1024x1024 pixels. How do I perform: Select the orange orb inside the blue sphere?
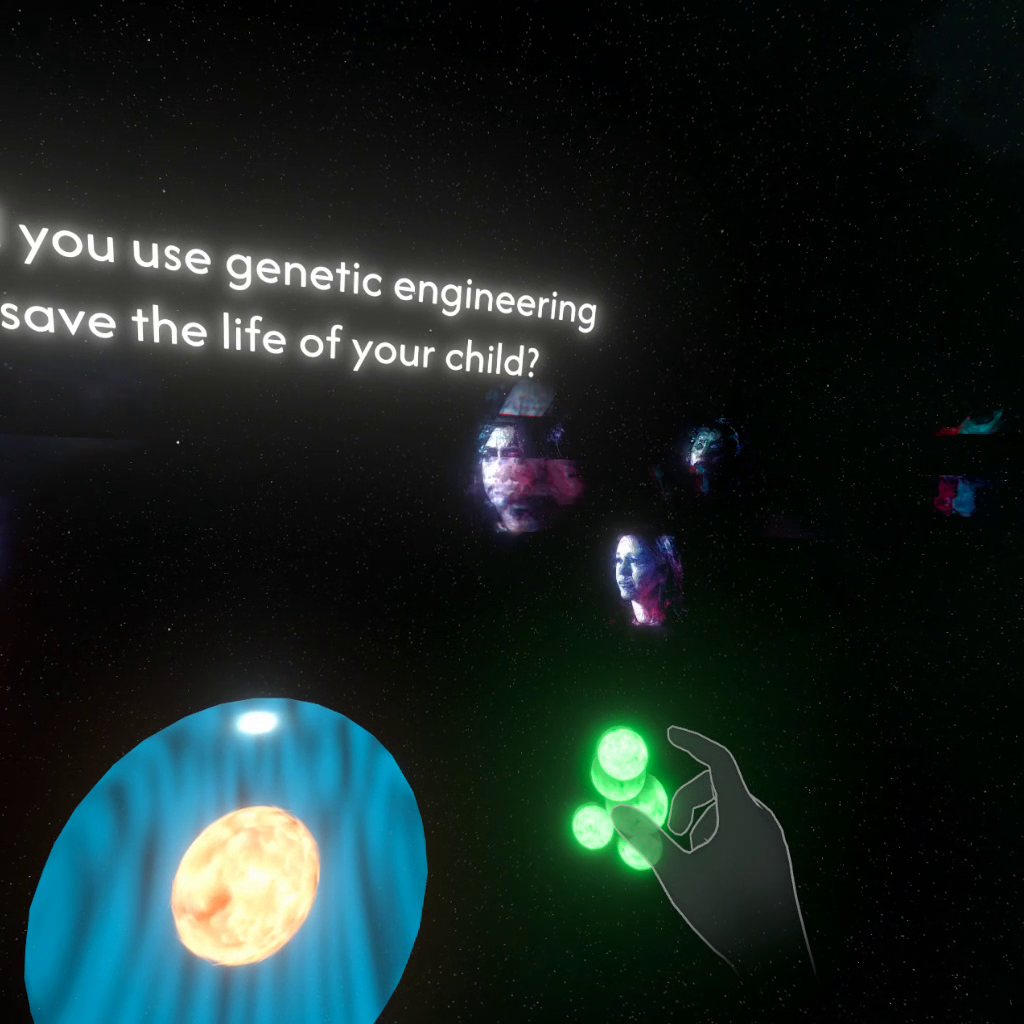pyautogui.click(x=245, y=885)
